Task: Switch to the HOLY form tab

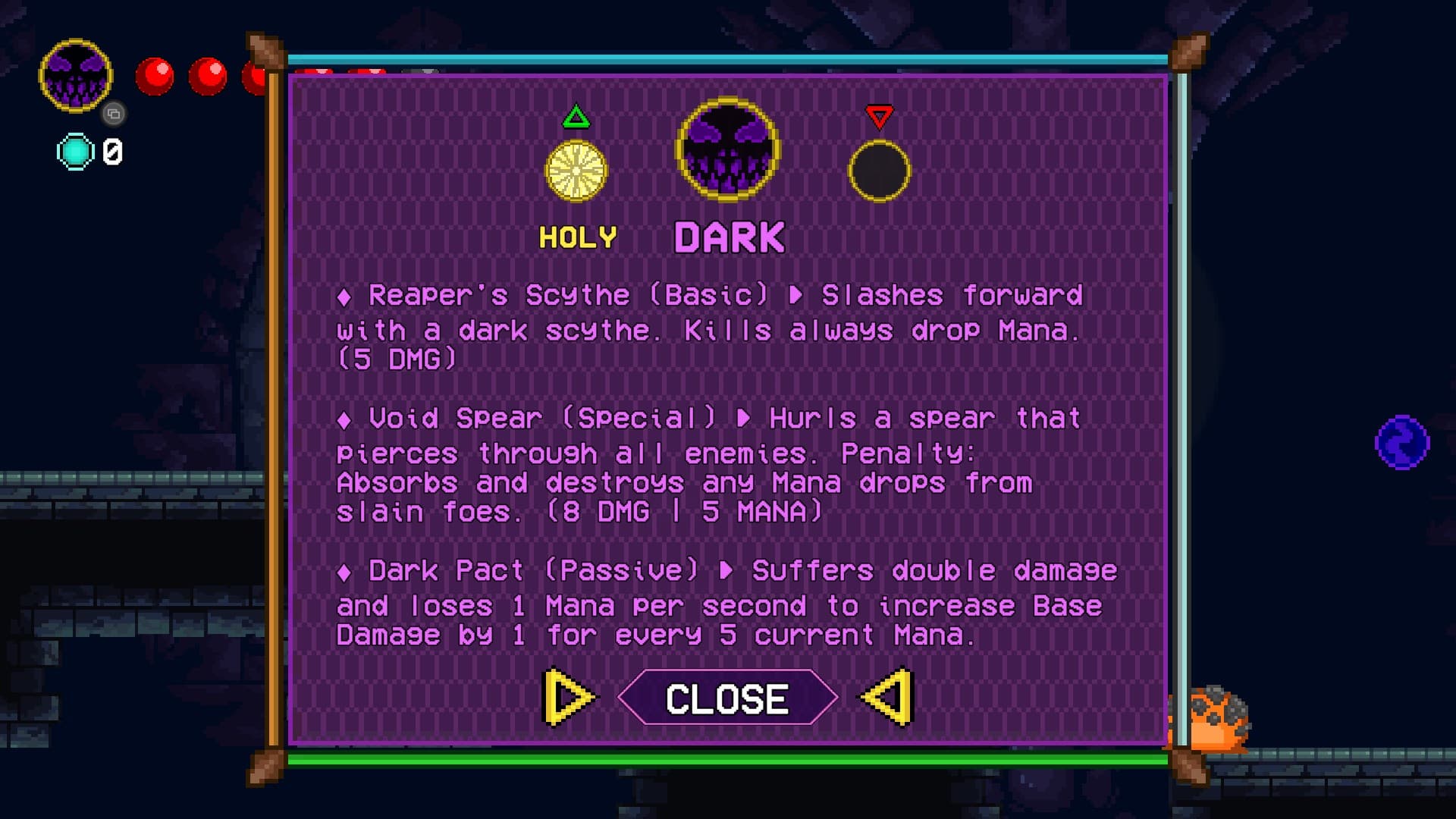Action: coord(578,237)
